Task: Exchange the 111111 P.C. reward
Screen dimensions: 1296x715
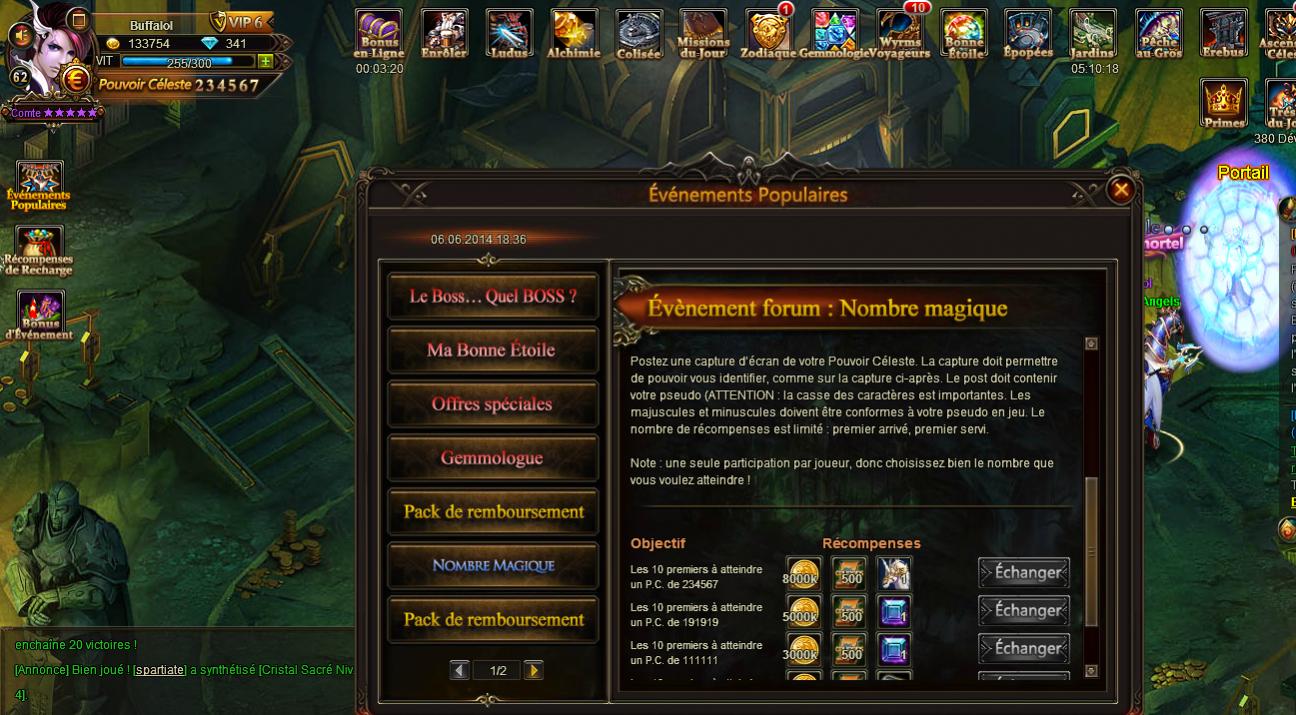Action: coord(1024,648)
